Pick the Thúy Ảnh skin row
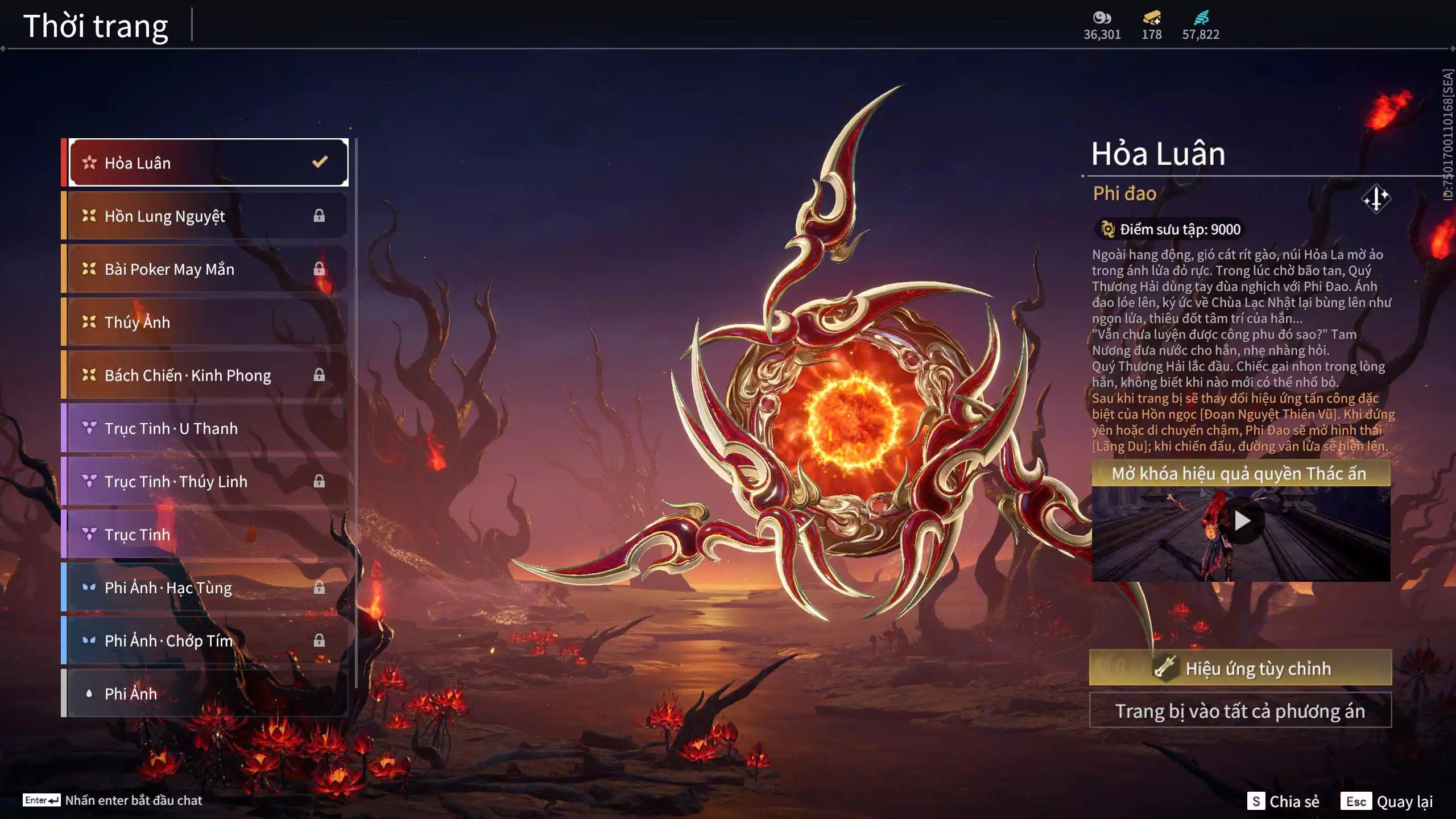This screenshot has width=1456, height=819. coord(208,322)
